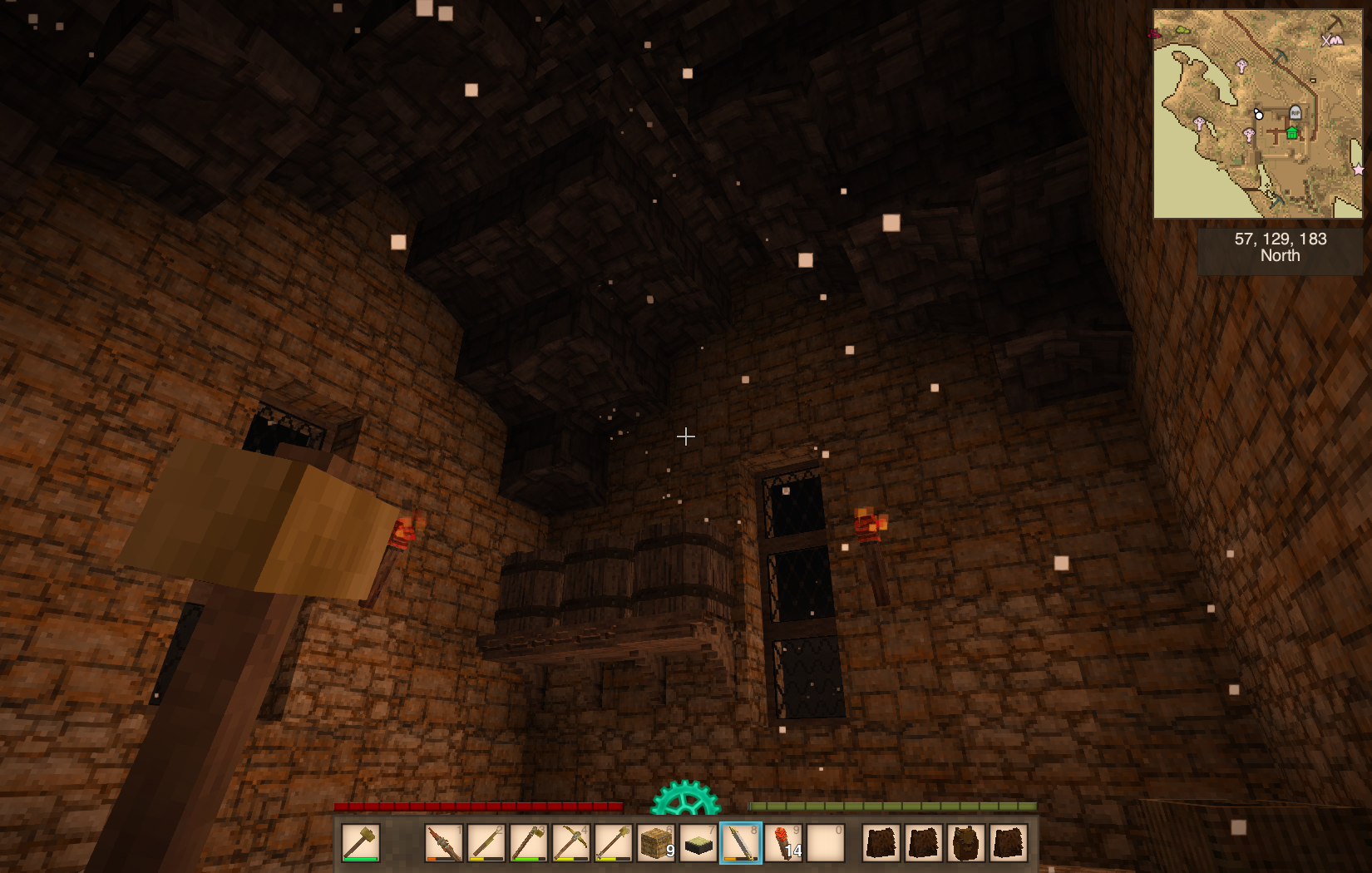The height and width of the screenshot is (873, 1372).
Task: Pick the wooden block stack of 9
Action: (x=655, y=843)
